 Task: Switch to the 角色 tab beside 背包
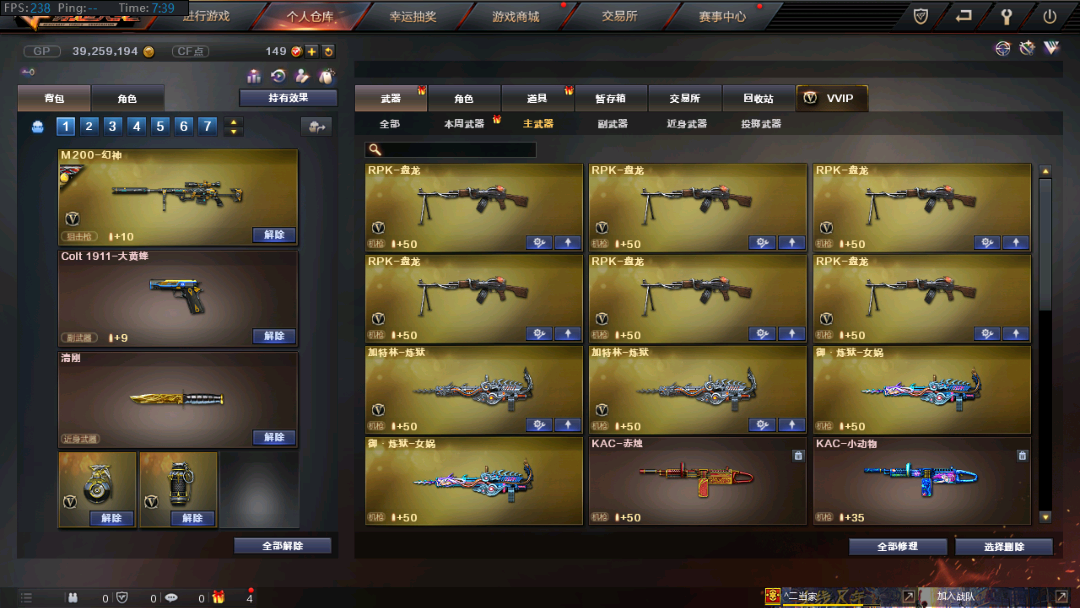tap(127, 99)
